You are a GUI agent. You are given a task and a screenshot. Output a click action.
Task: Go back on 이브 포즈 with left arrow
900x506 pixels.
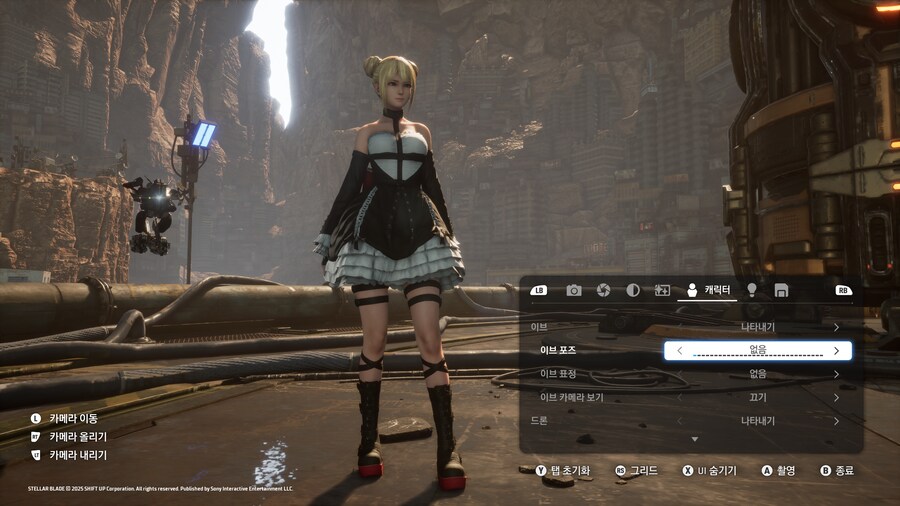(x=680, y=351)
